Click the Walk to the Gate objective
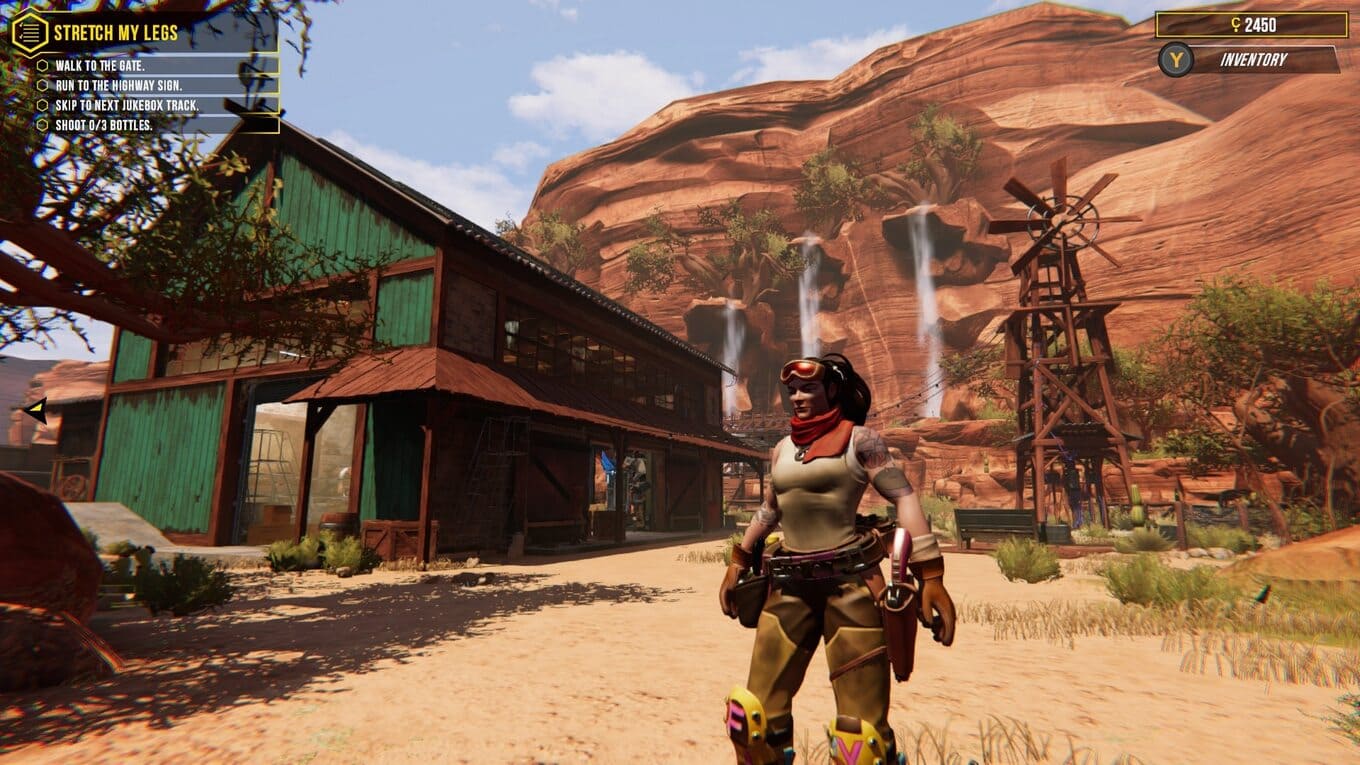 click(x=99, y=65)
